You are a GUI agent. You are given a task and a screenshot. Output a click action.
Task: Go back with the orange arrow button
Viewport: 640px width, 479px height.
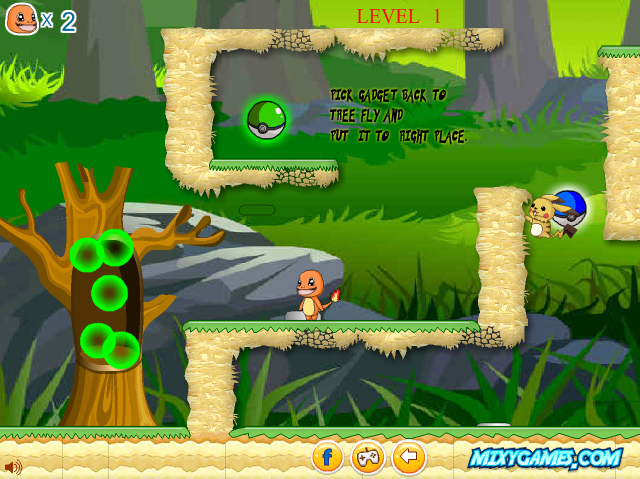[x=408, y=458]
